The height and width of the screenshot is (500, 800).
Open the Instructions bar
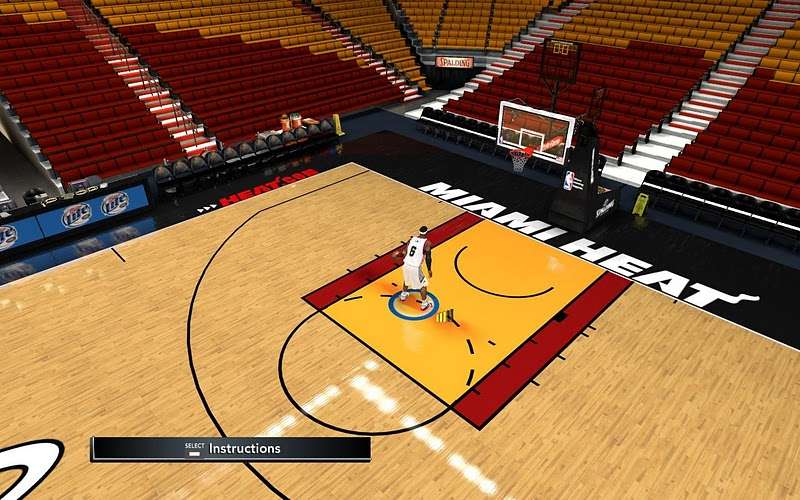coord(231,449)
